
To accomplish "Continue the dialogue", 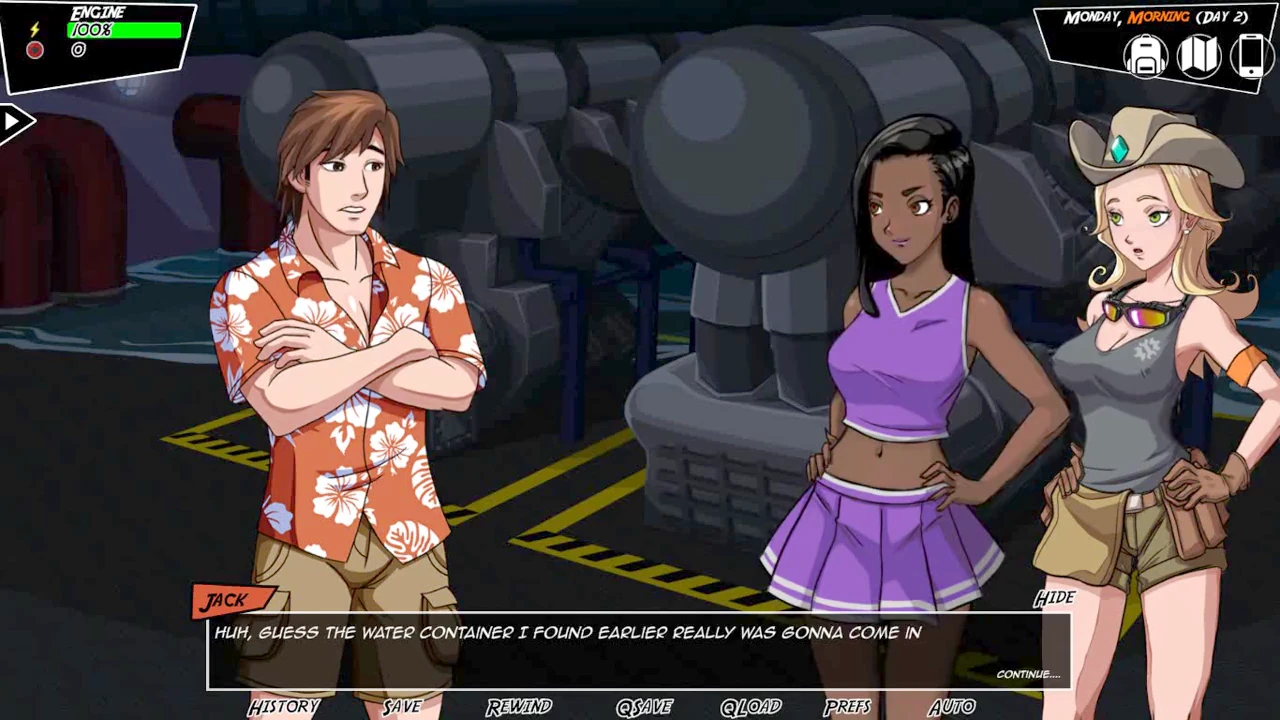I will point(1027,674).
